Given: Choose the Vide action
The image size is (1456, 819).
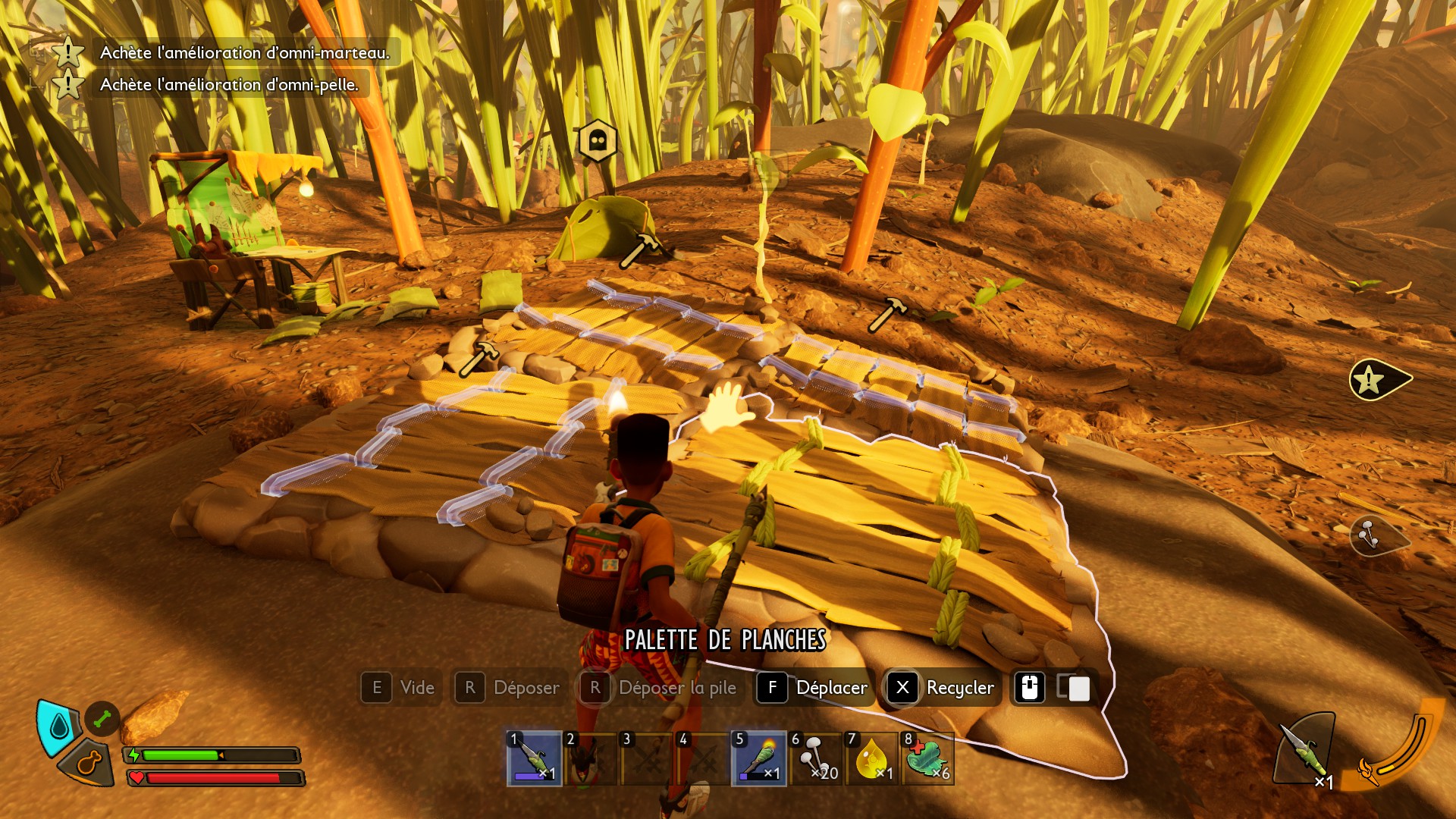Looking at the screenshot, I should pos(400,688).
